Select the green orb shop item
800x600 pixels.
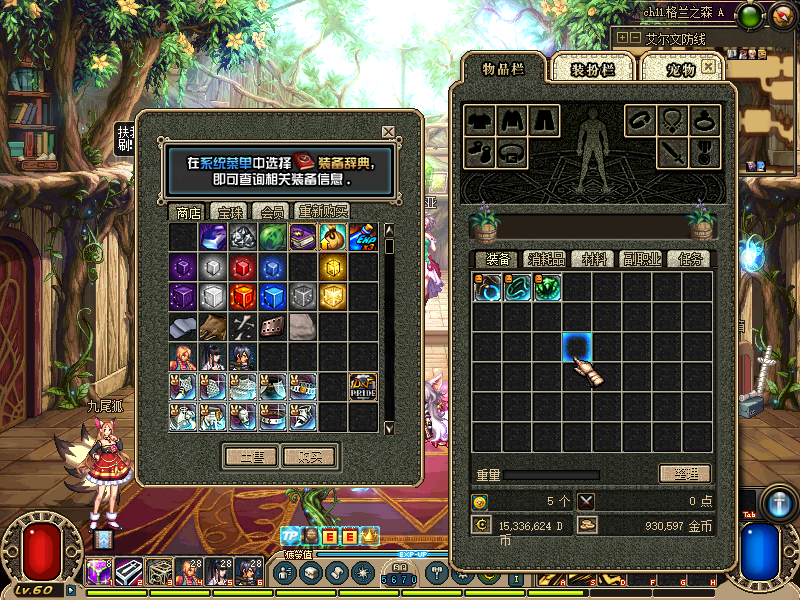272,237
